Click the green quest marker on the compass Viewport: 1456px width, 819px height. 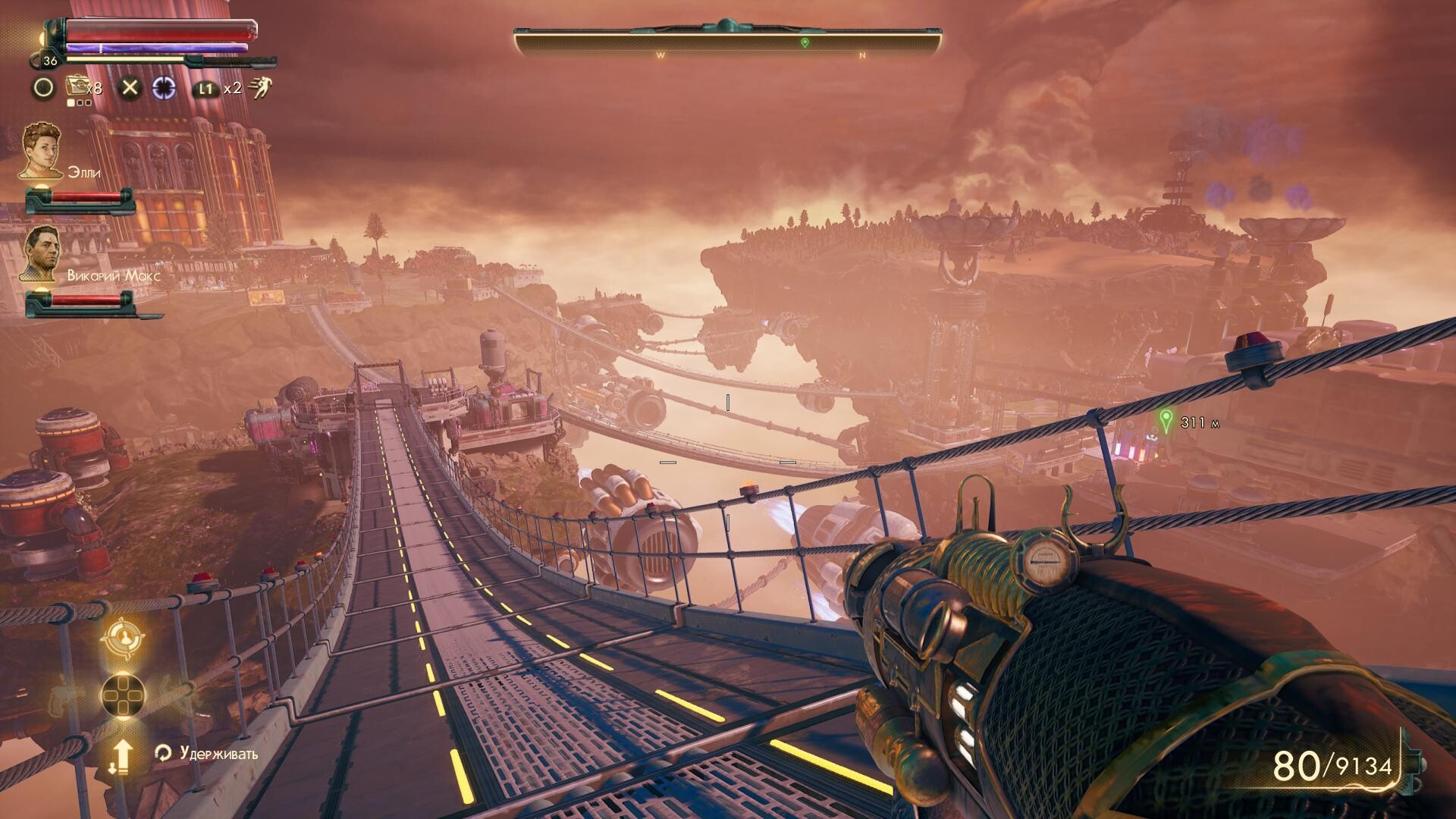(x=805, y=42)
